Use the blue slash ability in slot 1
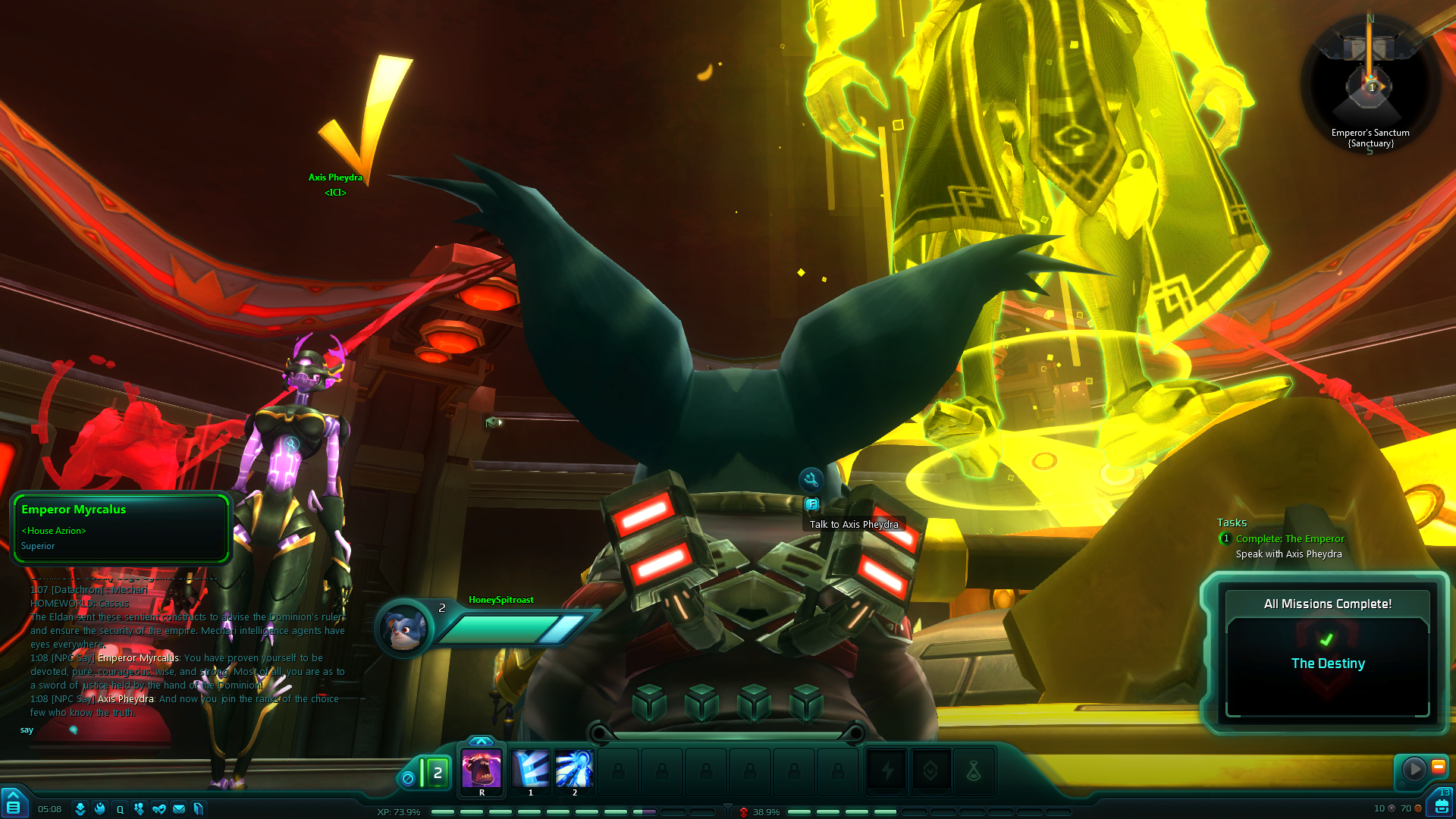This screenshot has height=819, width=1456. [530, 770]
